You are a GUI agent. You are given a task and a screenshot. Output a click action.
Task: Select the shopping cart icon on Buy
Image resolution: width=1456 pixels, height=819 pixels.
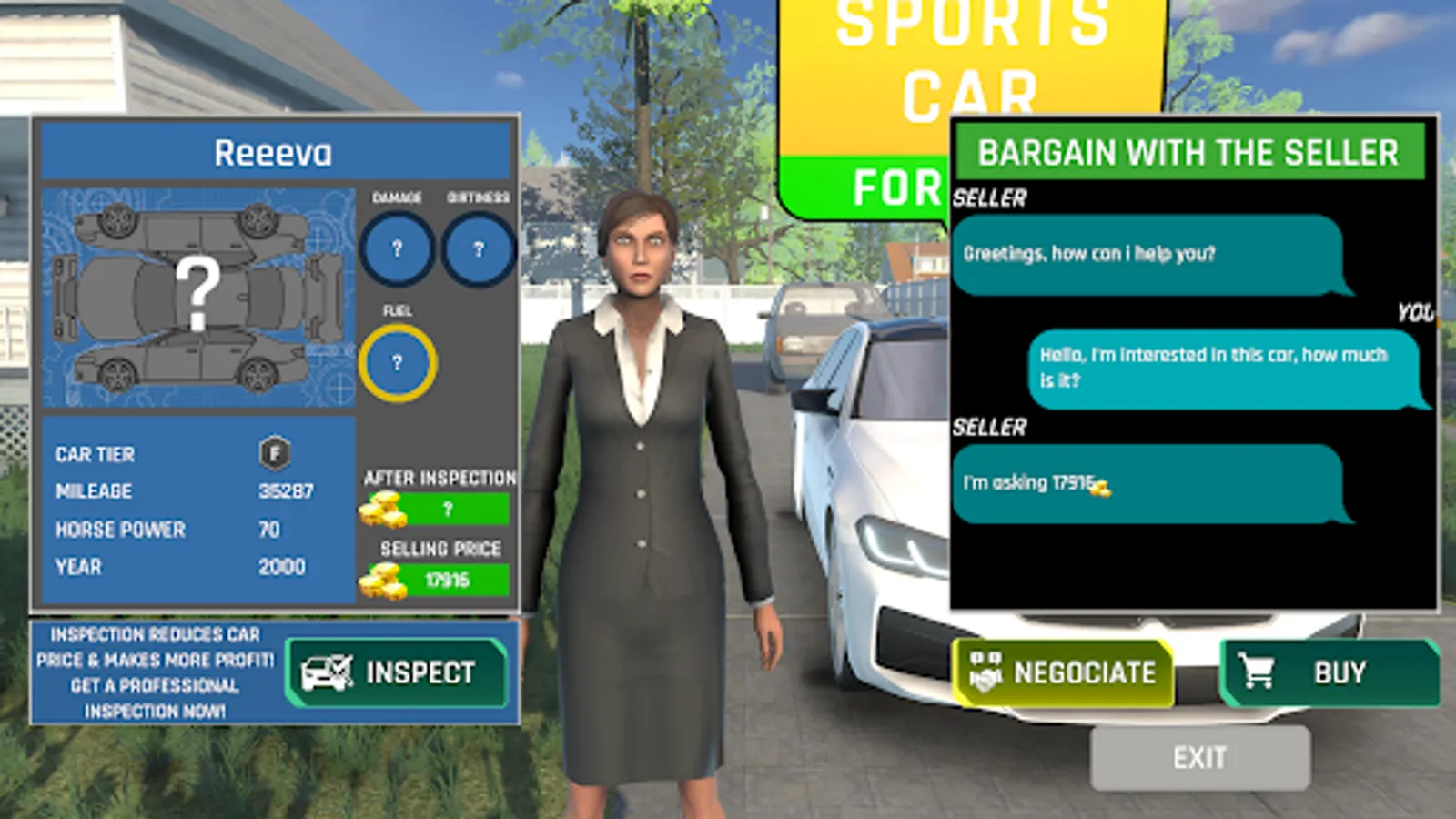(x=1257, y=672)
